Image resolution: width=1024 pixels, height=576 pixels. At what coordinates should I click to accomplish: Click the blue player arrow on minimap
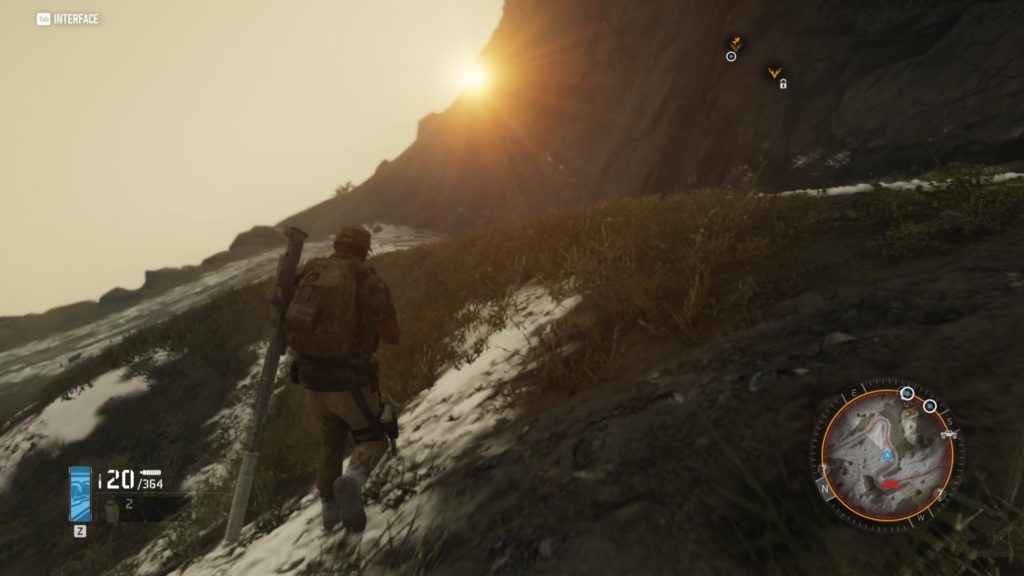886,456
